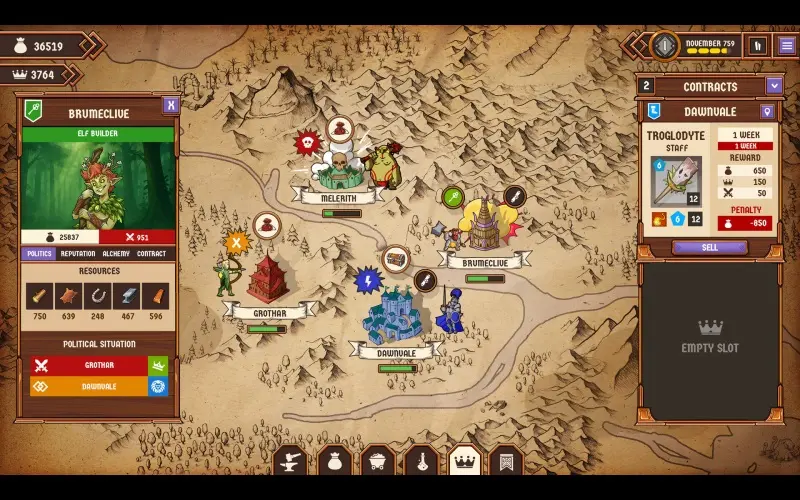
Task: Collapse the Contracts panel dropdown
Action: point(773,86)
